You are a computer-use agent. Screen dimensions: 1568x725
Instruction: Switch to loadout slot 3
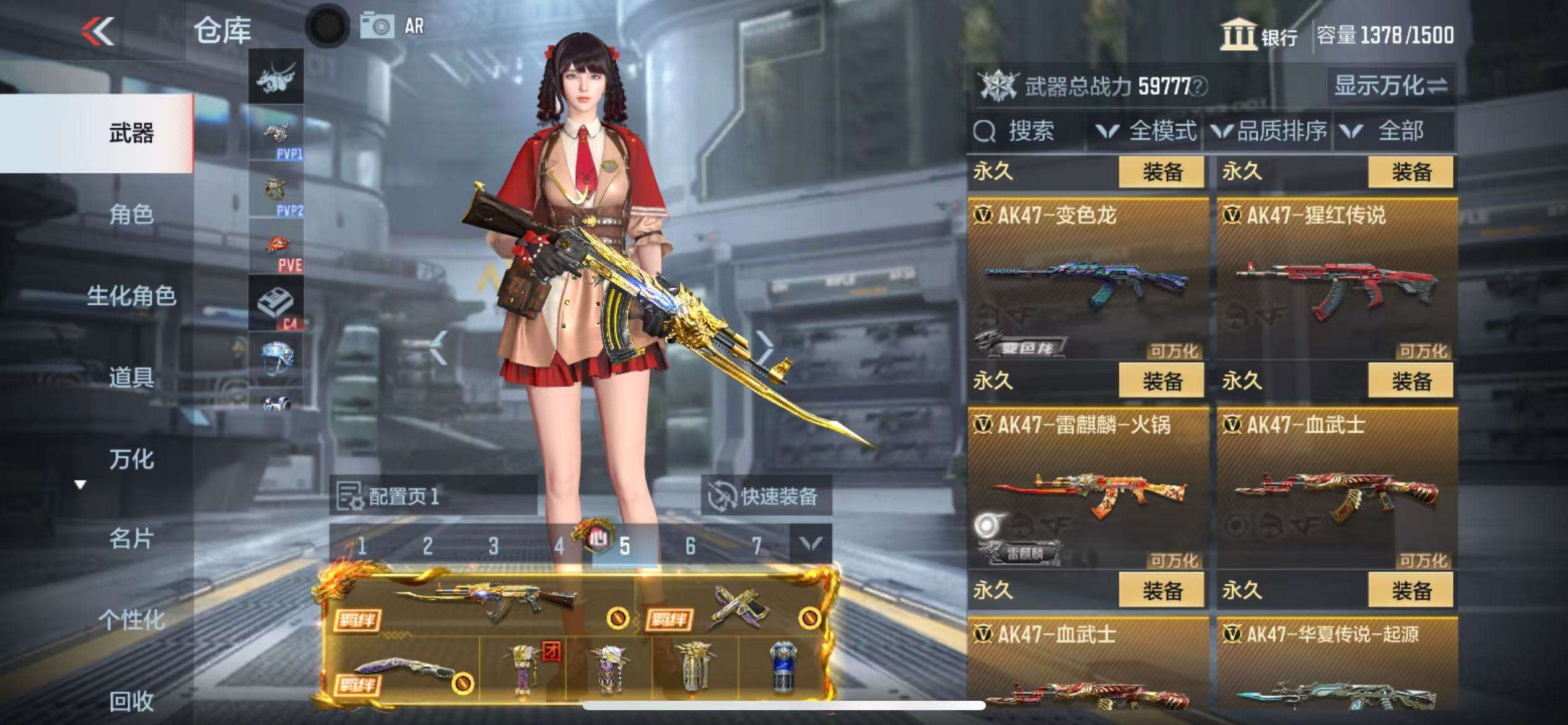click(493, 546)
